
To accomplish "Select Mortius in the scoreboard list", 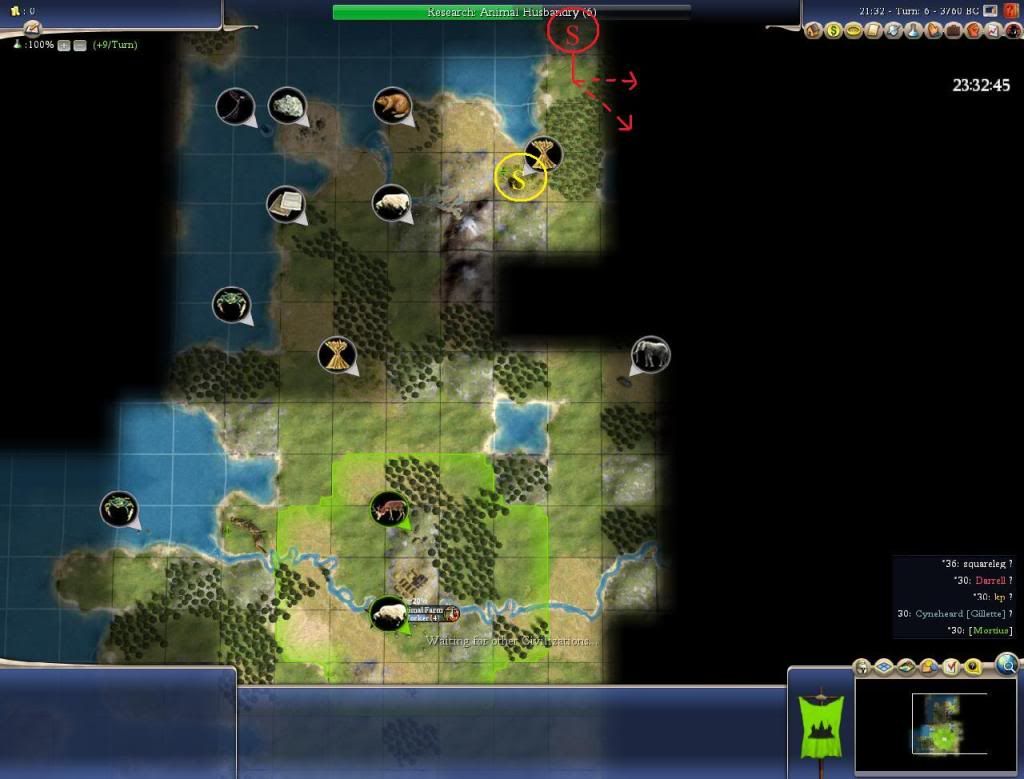I will 988,630.
